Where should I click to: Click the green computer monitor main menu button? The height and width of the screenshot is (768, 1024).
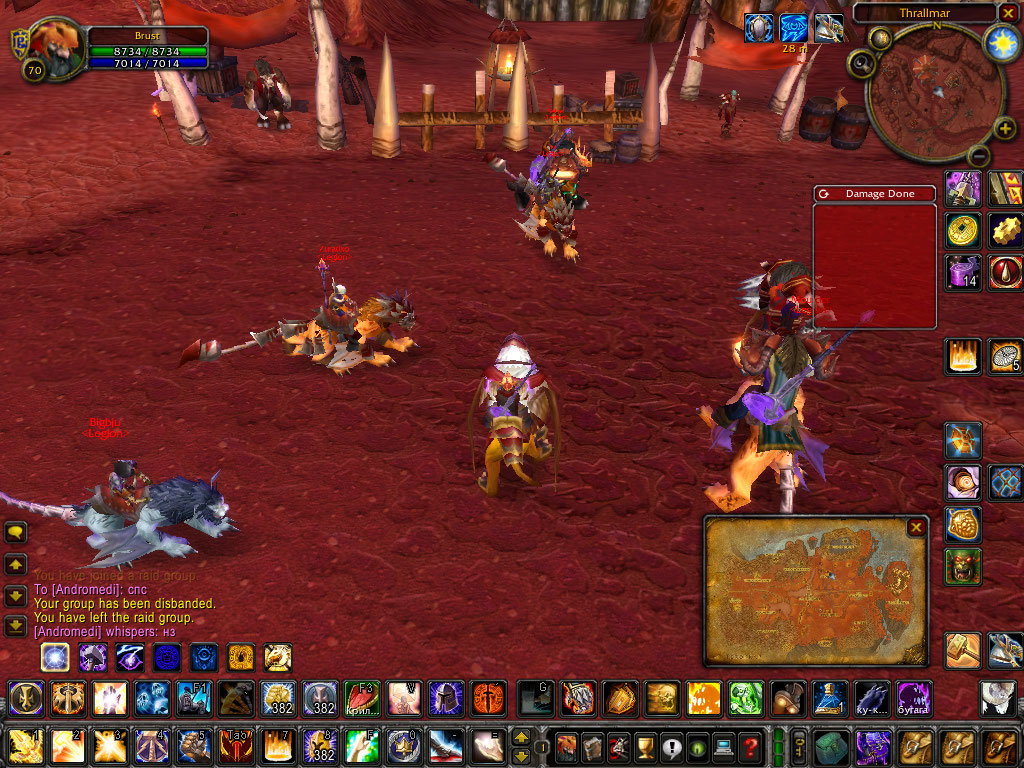tap(722, 746)
